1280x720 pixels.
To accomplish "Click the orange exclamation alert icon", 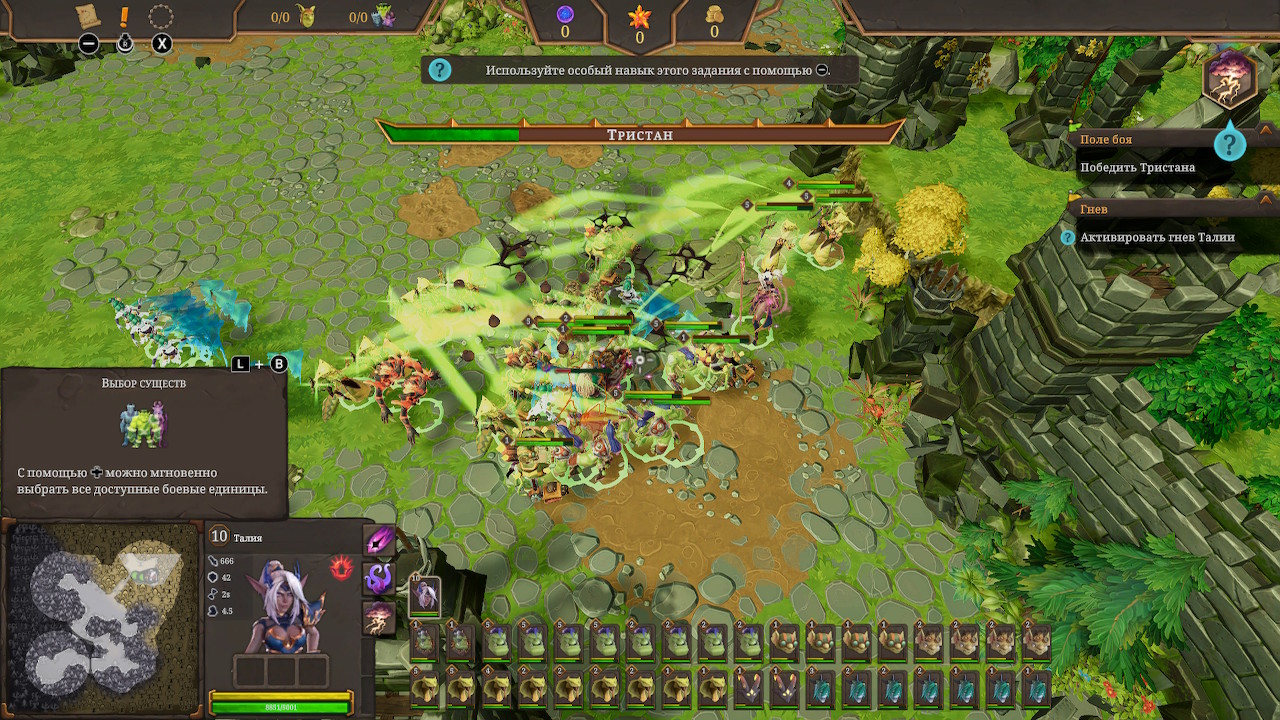I will (124, 17).
